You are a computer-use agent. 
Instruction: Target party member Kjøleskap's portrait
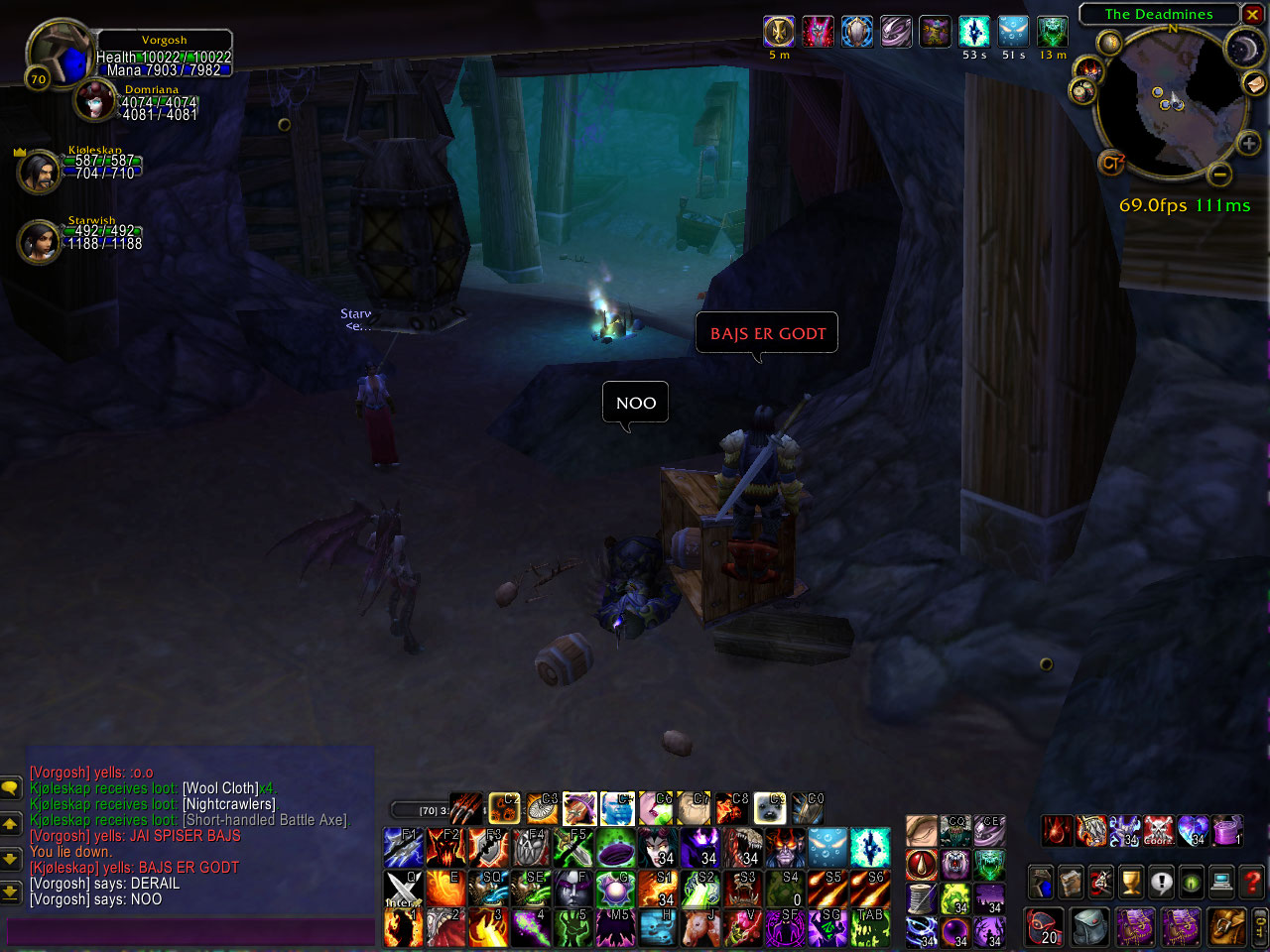[x=40, y=172]
